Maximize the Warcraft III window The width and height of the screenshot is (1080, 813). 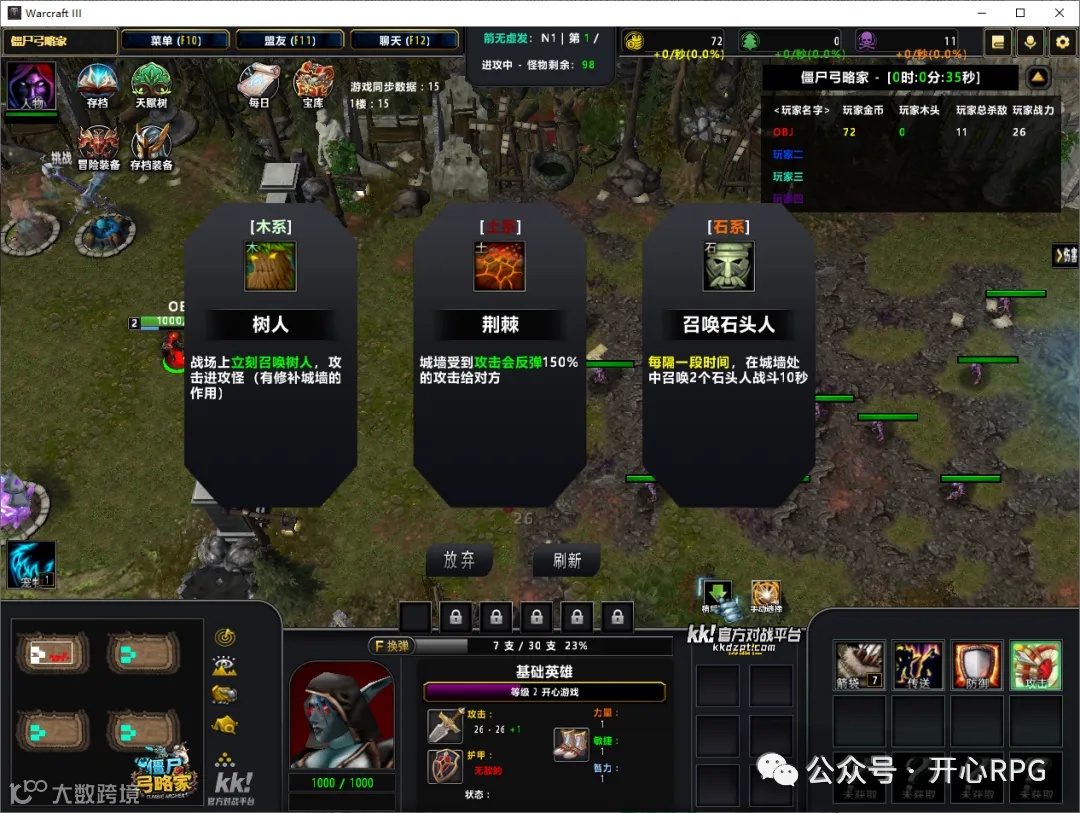click(1020, 13)
